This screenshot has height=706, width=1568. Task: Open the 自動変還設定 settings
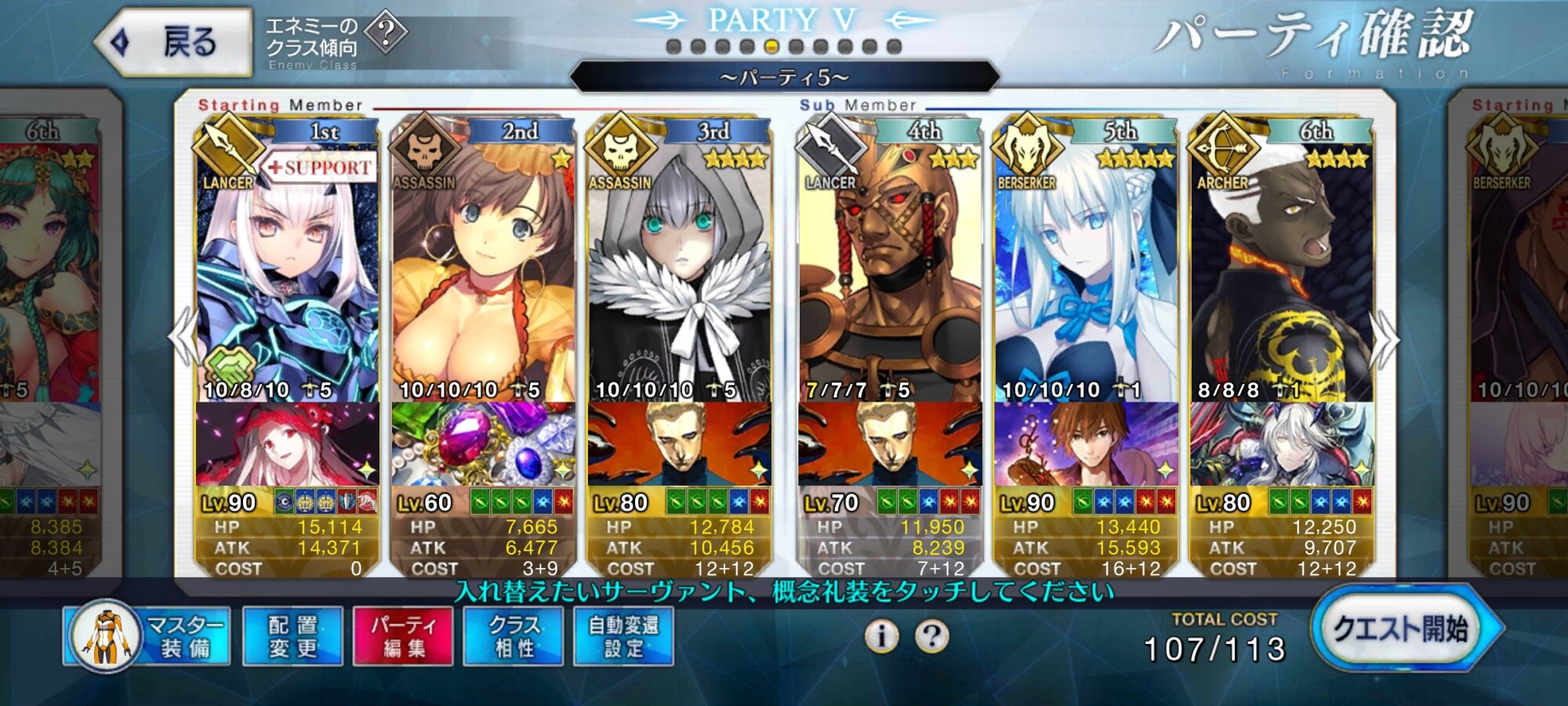point(623,636)
